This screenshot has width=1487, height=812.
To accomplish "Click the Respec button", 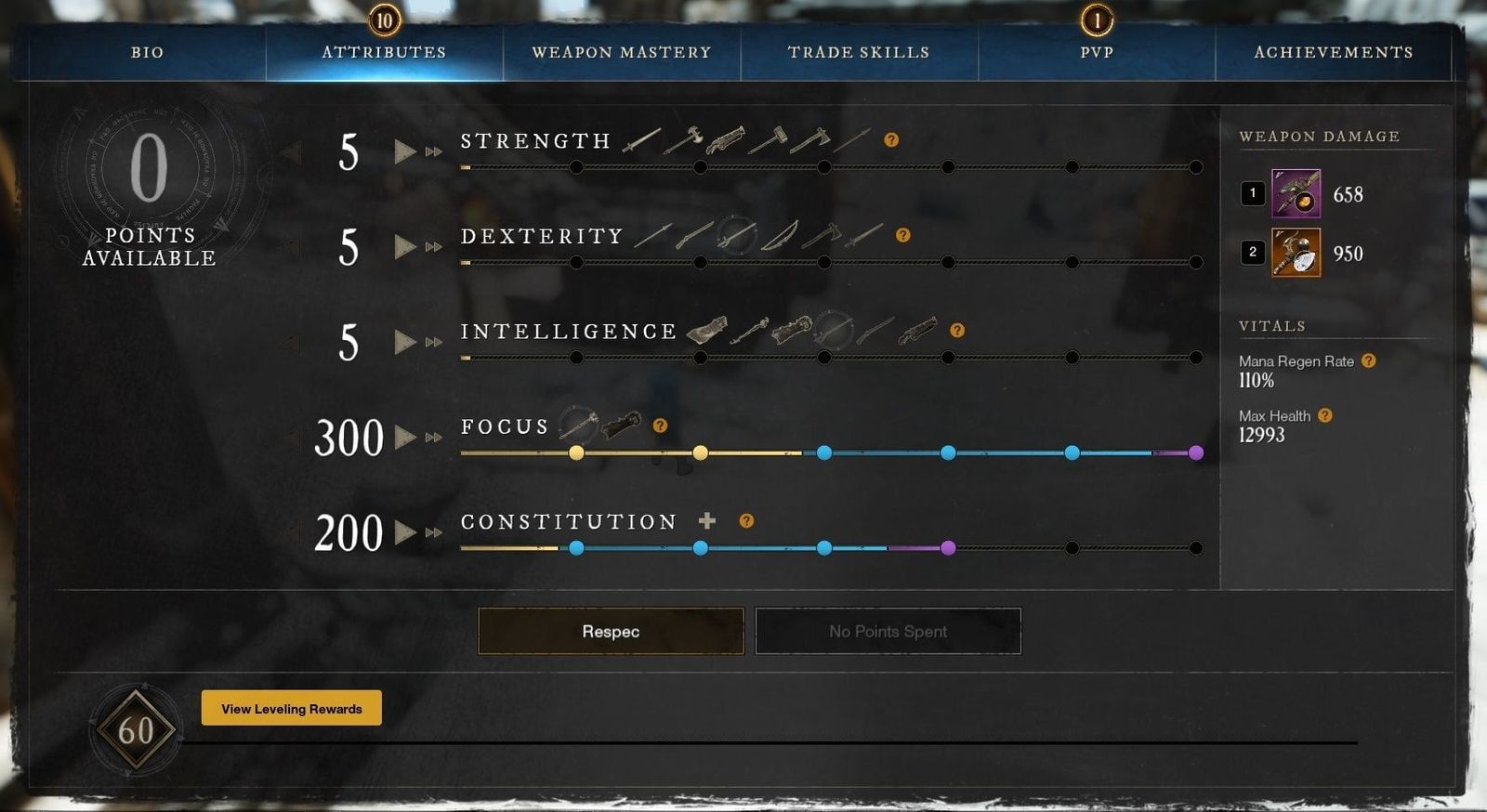I will [x=610, y=631].
